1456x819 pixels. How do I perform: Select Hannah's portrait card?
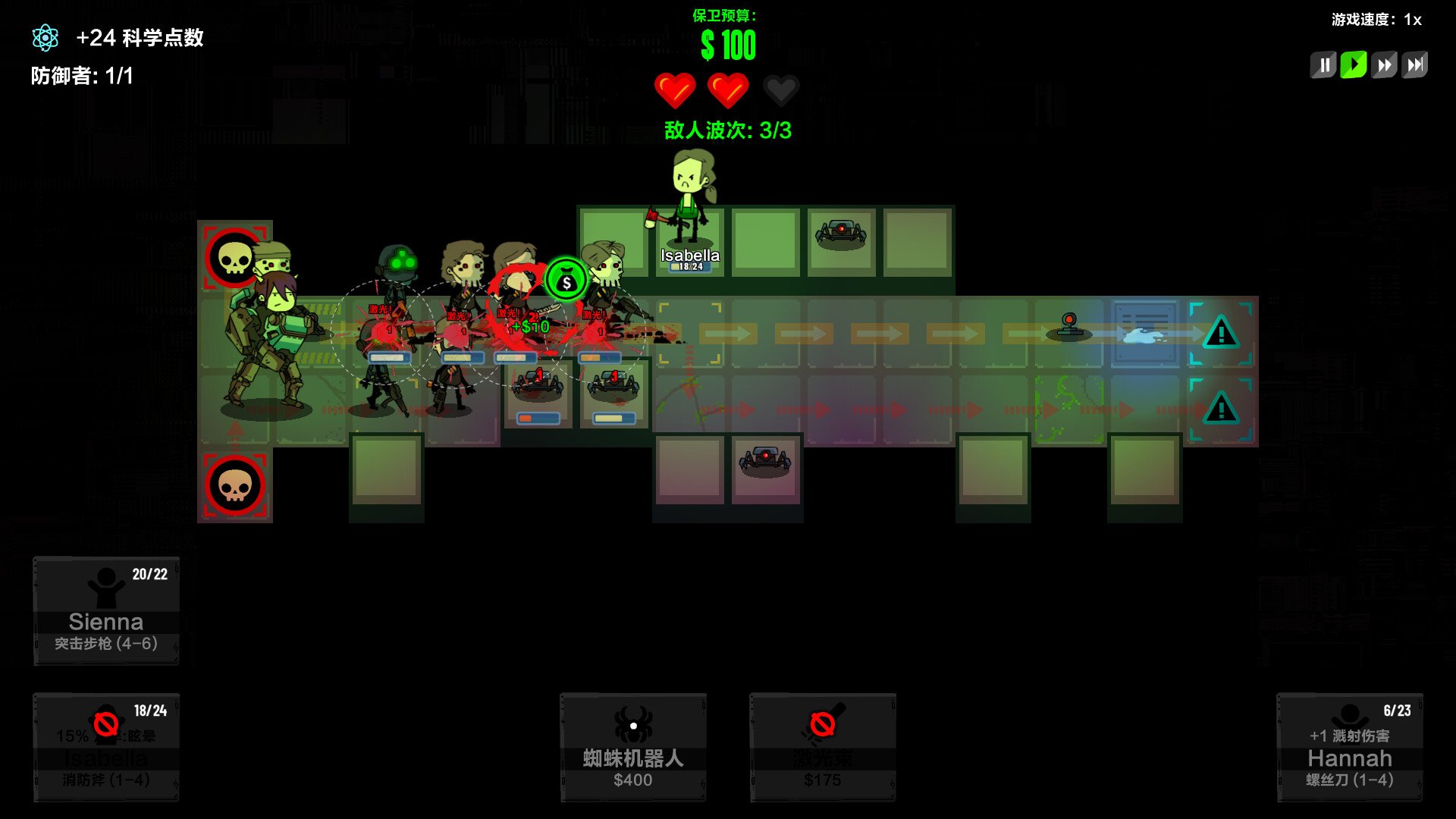1349,747
